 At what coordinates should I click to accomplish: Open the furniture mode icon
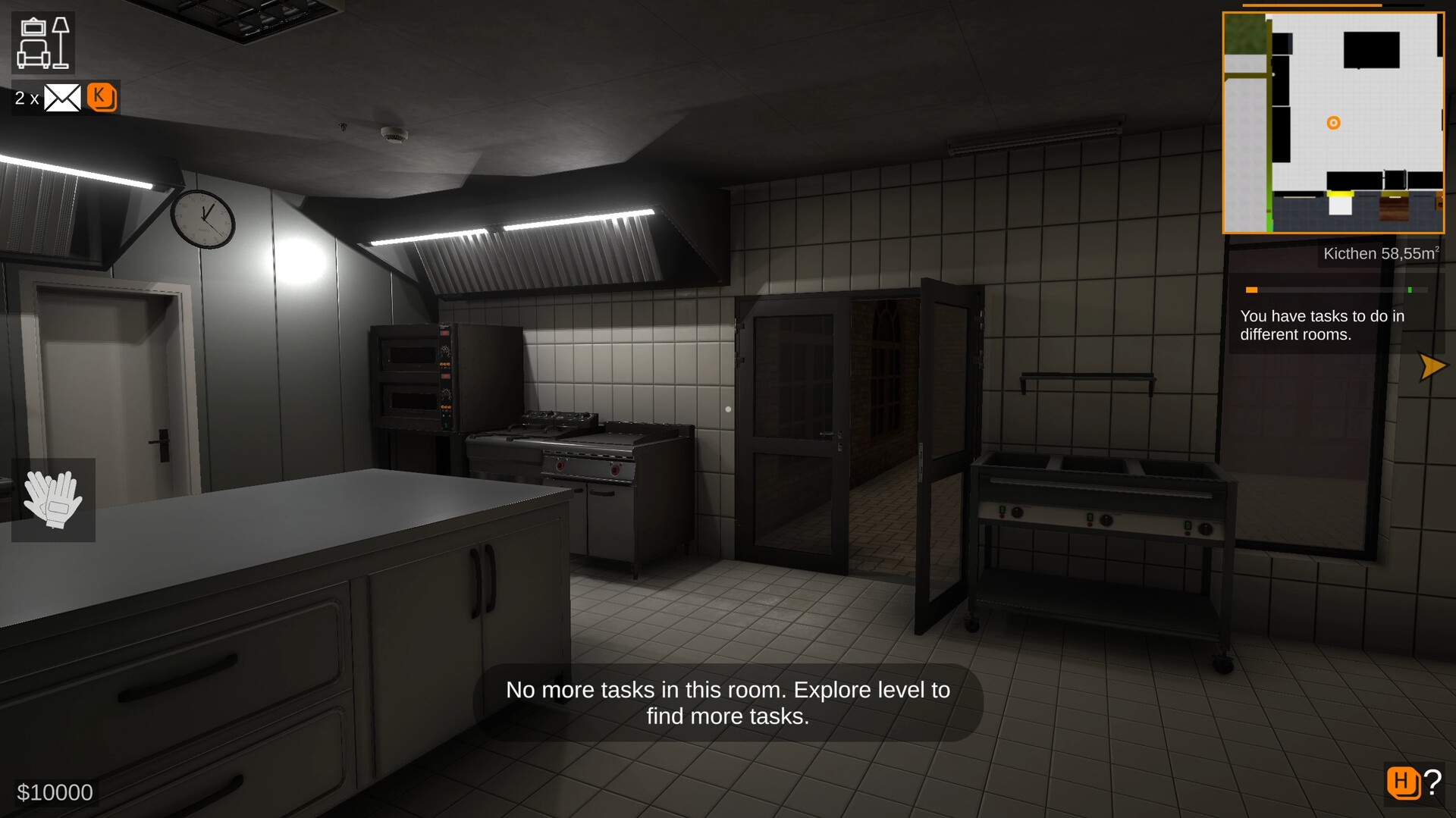[42, 43]
